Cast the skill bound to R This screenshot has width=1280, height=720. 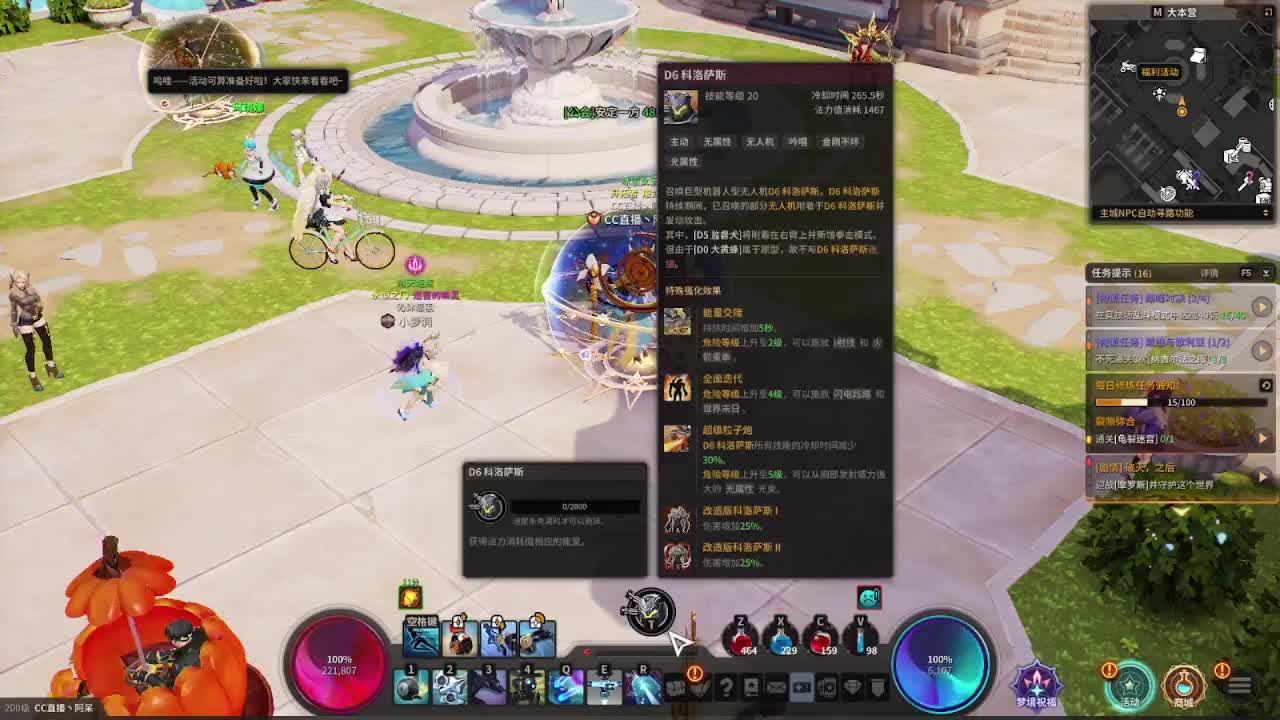click(645, 688)
